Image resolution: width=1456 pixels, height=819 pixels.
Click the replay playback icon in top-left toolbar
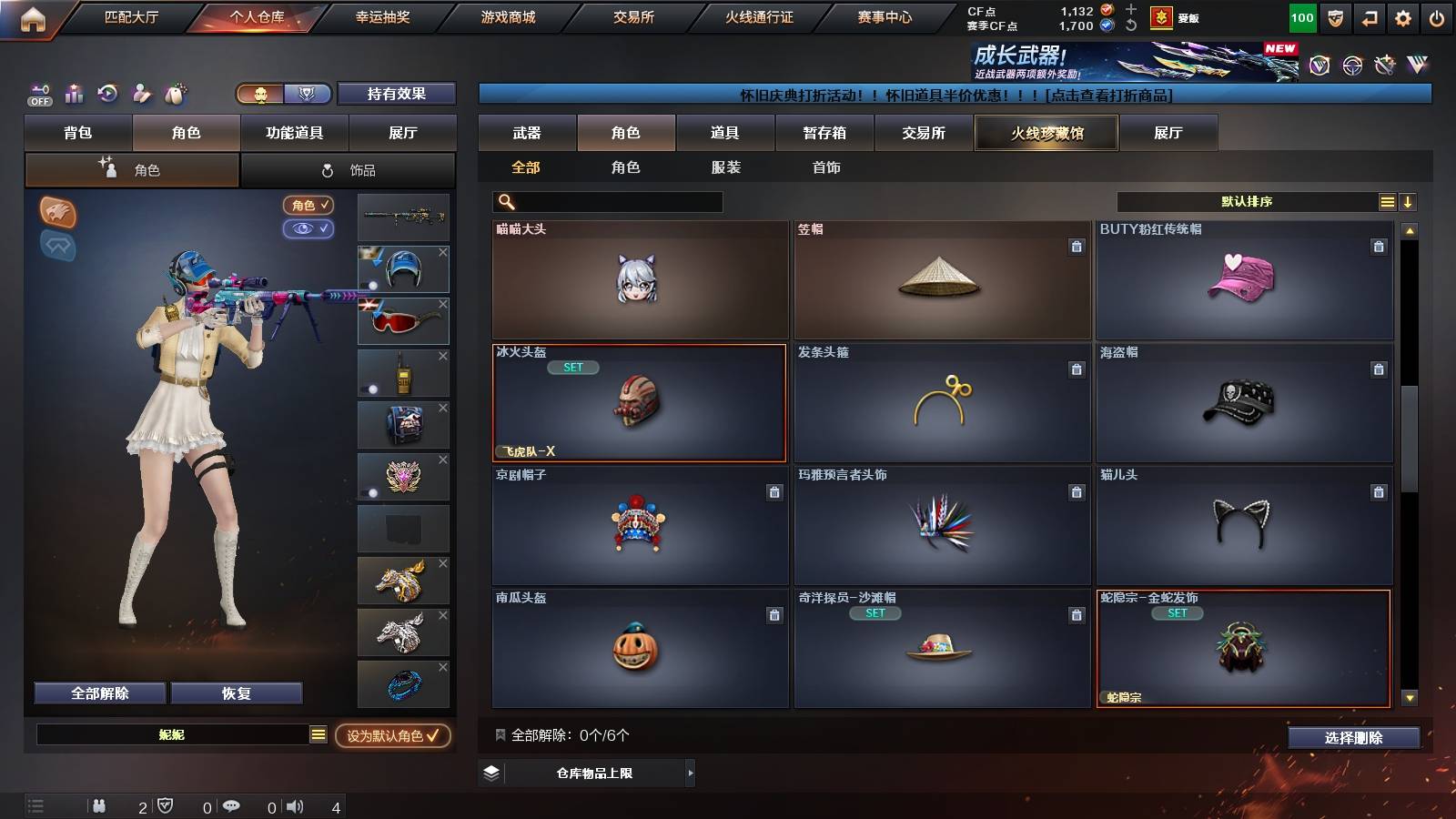pyautogui.click(x=107, y=94)
